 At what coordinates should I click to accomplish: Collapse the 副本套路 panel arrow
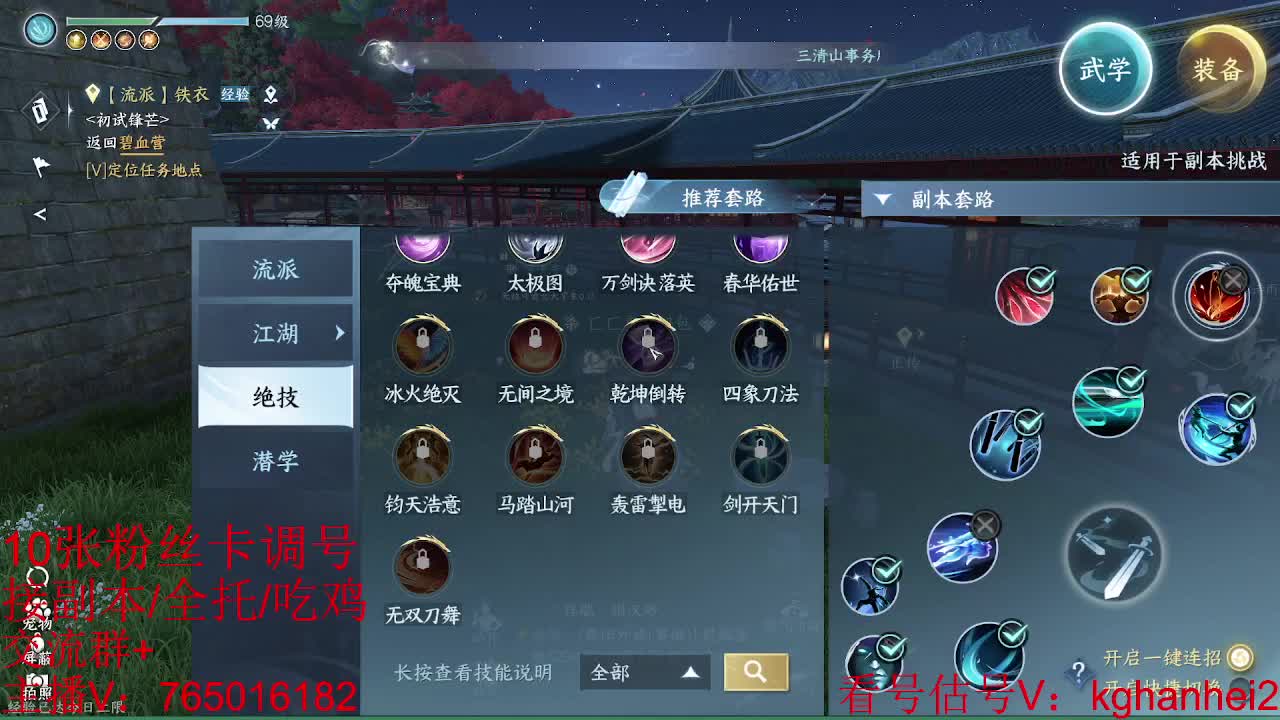[882, 199]
